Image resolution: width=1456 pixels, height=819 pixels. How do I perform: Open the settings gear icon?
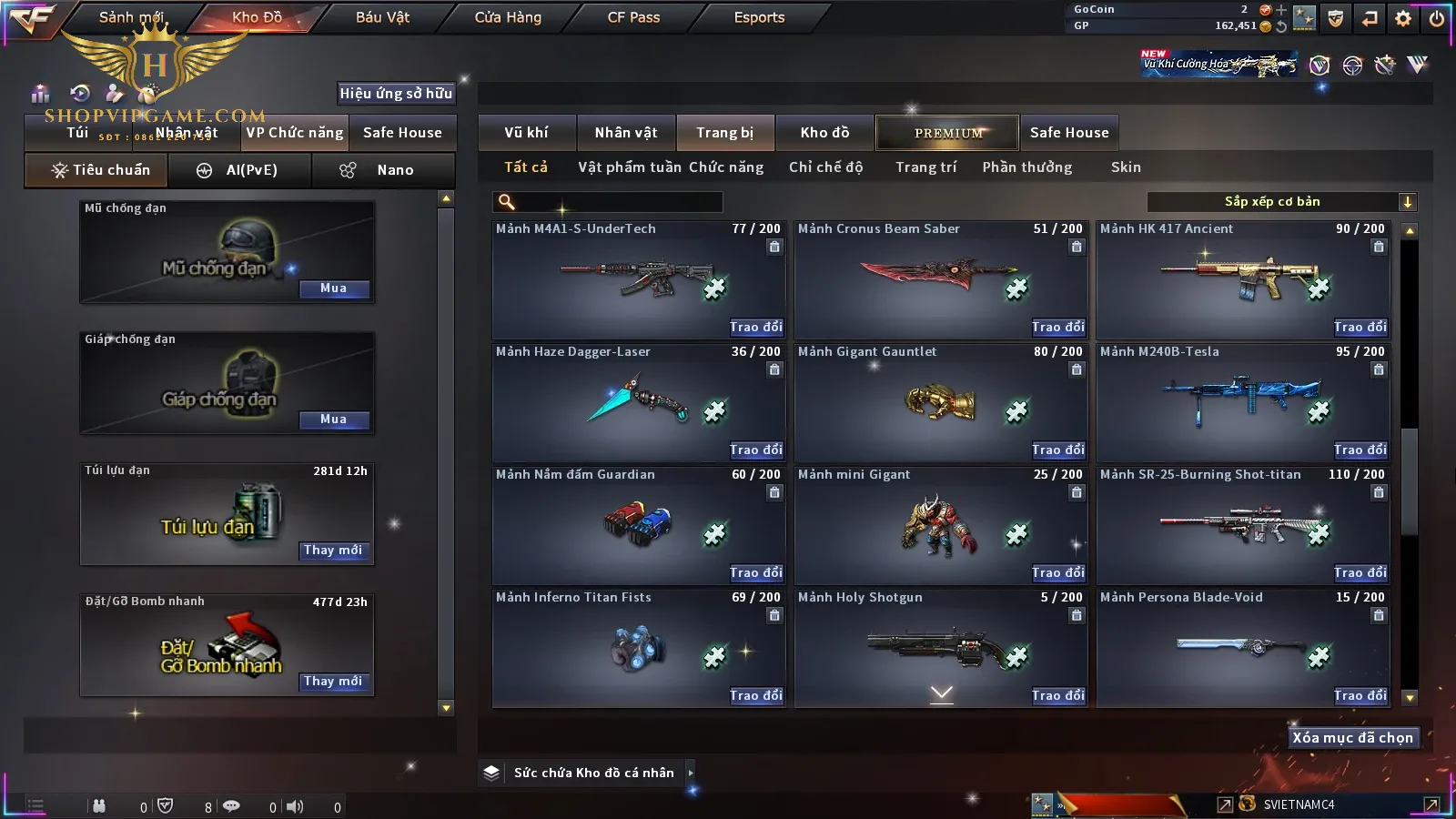(x=1403, y=18)
